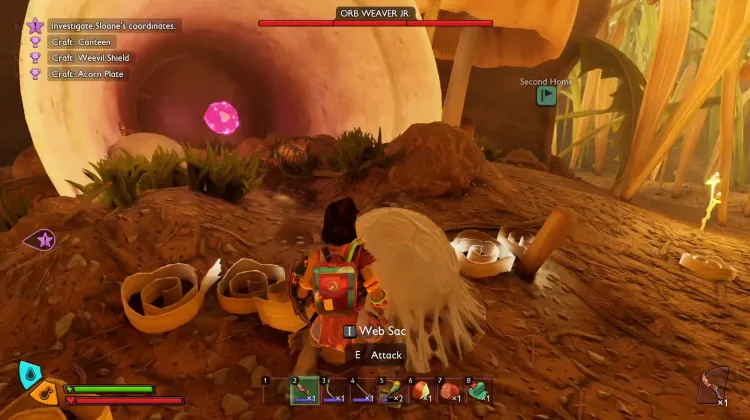This screenshot has width=750, height=420.
Task: Select the Investigate Sloane's coordinates quest
Action: point(112,25)
